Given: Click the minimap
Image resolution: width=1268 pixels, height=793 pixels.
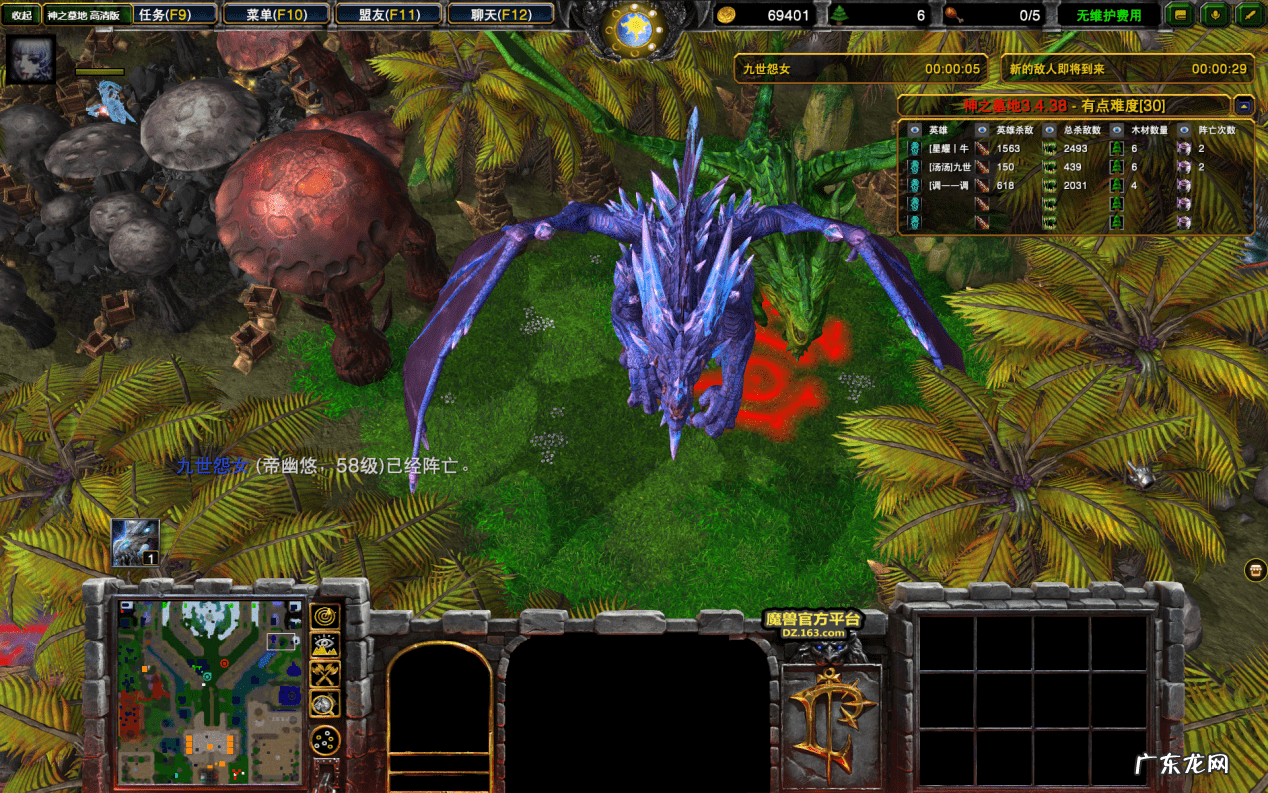Looking at the screenshot, I should click(209, 691).
